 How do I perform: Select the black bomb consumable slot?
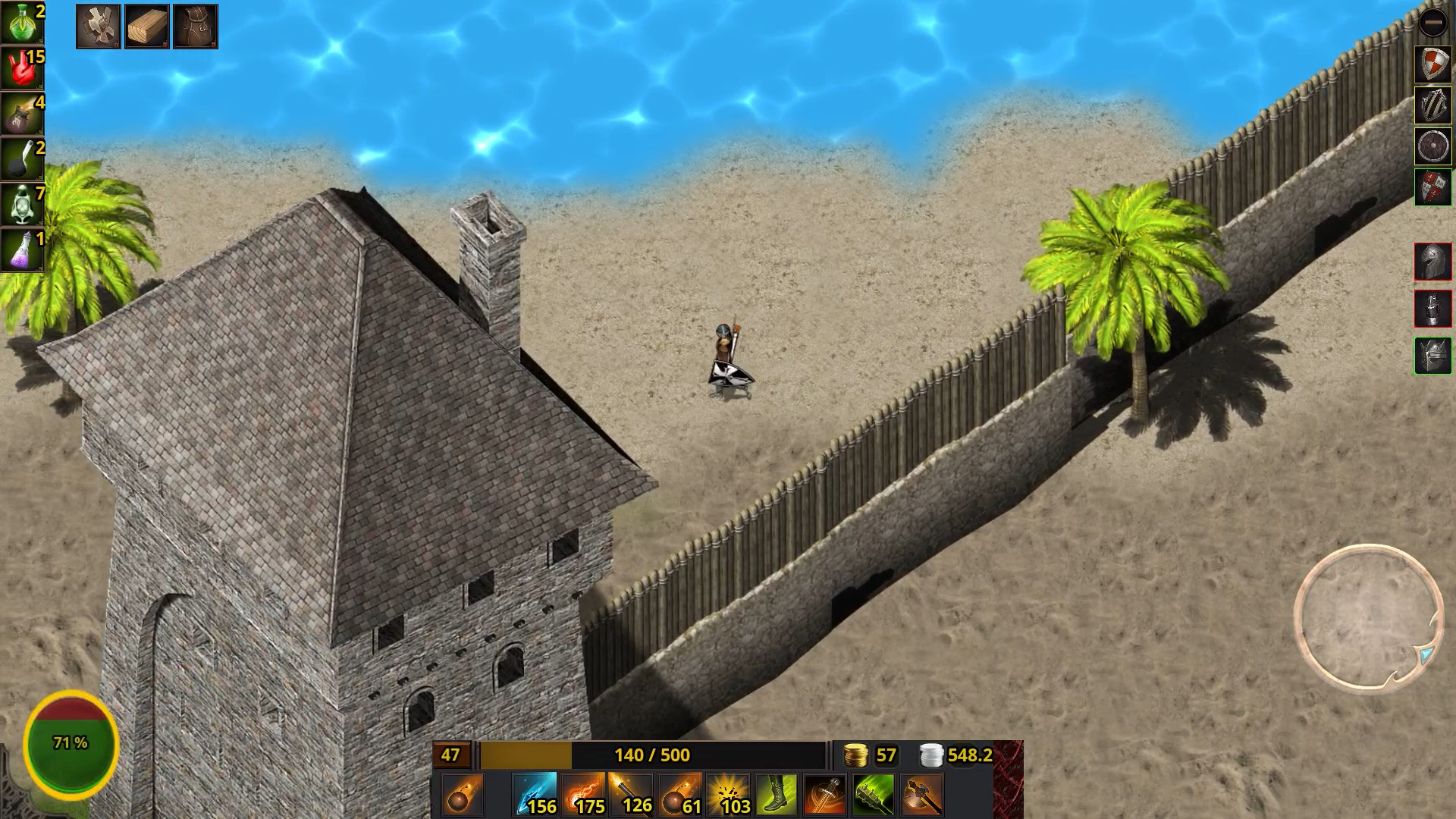22,158
